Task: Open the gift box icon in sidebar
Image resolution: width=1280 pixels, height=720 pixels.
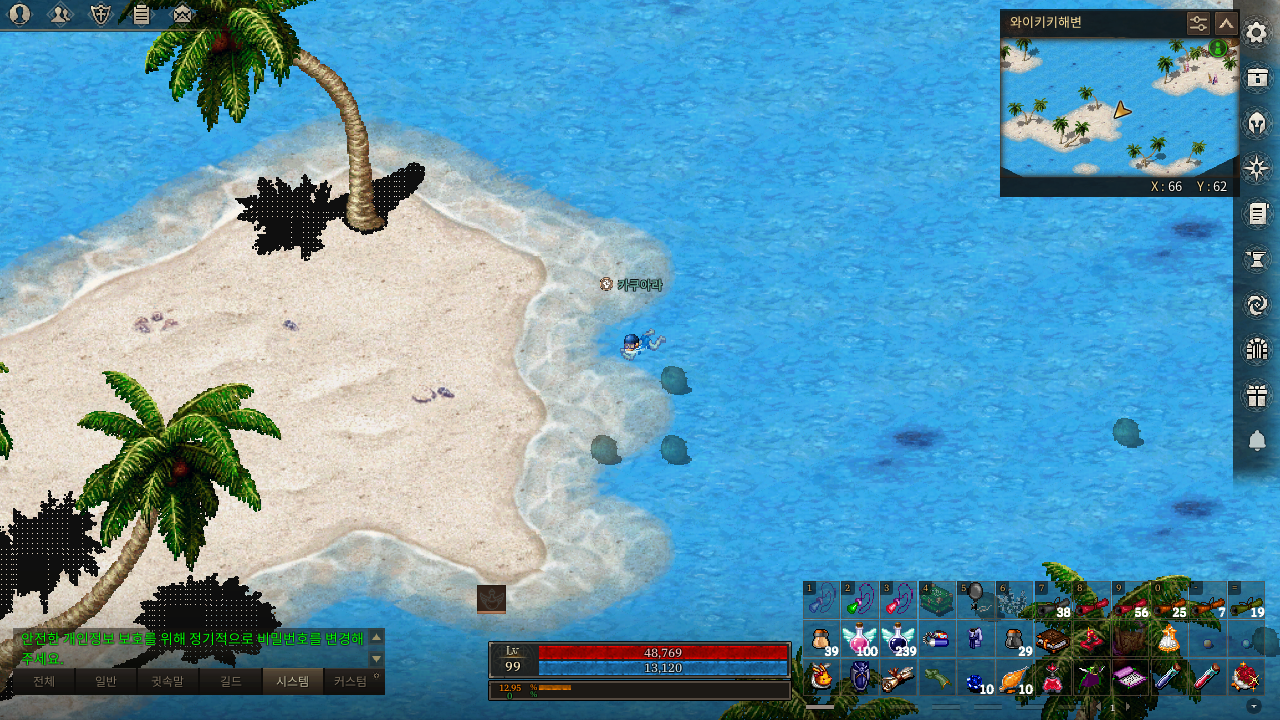Action: coord(1256,395)
